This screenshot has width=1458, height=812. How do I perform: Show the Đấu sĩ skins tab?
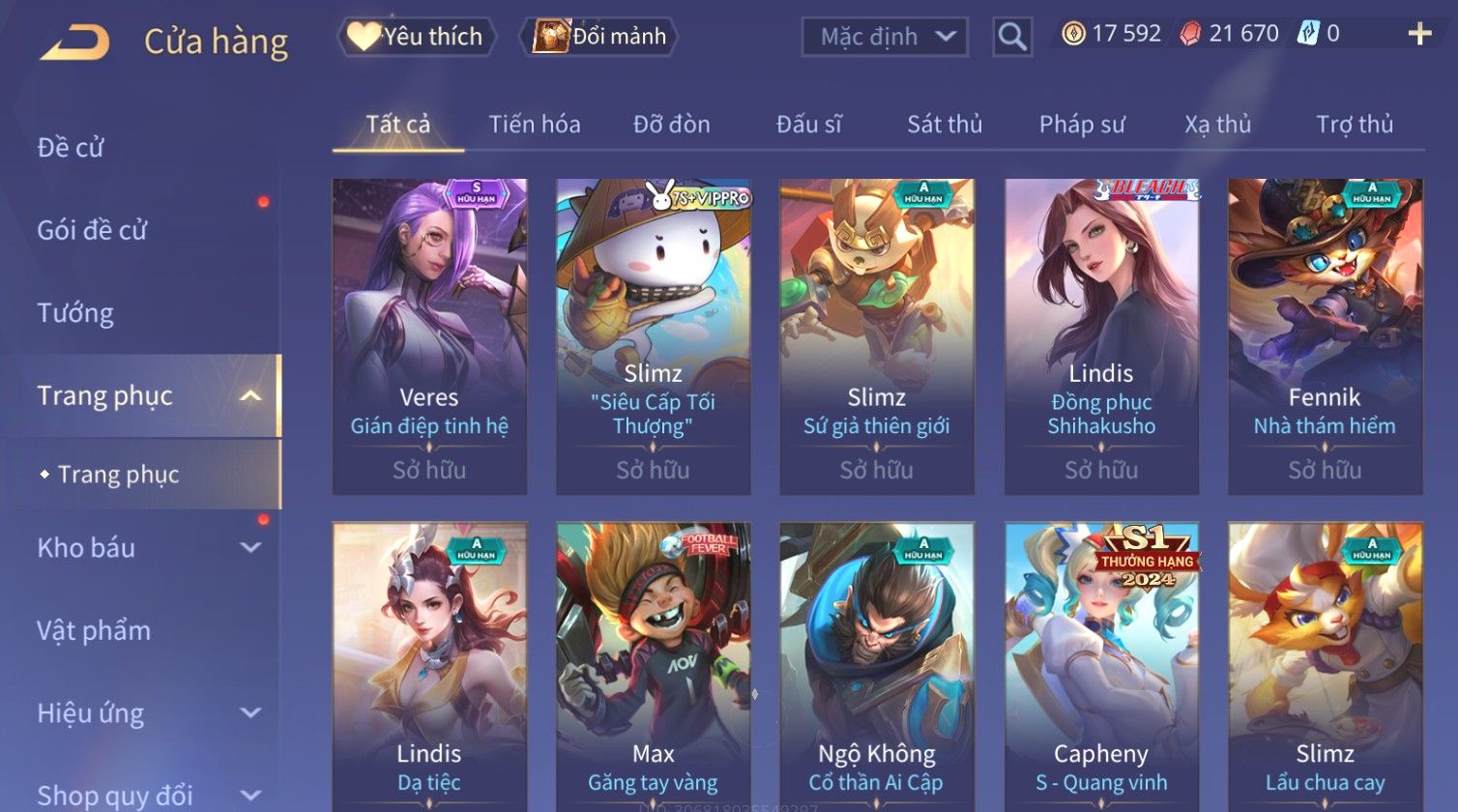click(808, 125)
